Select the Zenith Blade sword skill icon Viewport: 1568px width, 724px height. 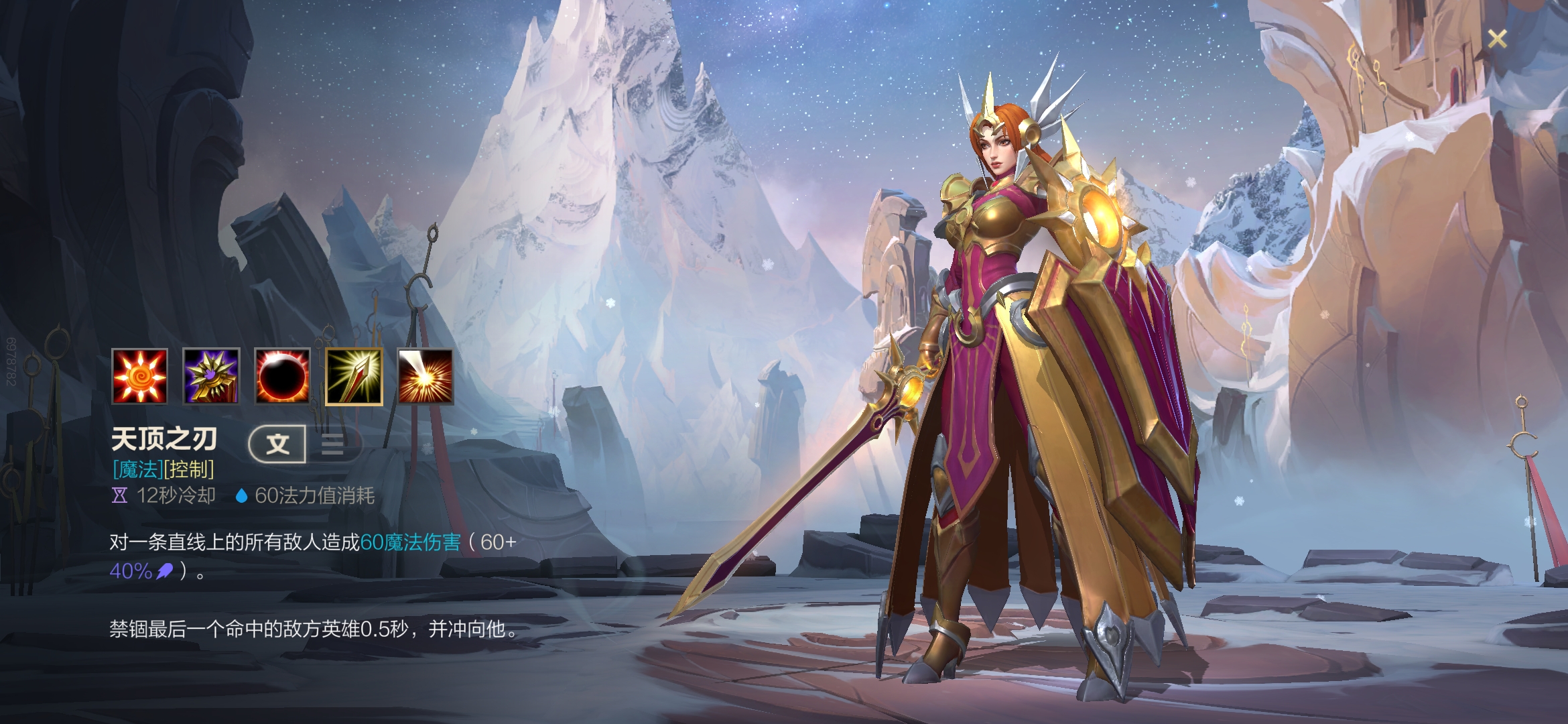click(x=354, y=377)
